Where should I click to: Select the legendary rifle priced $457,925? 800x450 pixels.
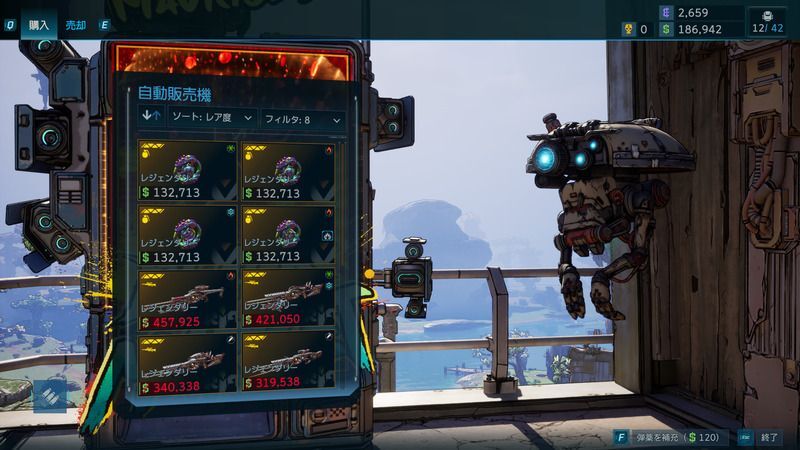[187, 300]
